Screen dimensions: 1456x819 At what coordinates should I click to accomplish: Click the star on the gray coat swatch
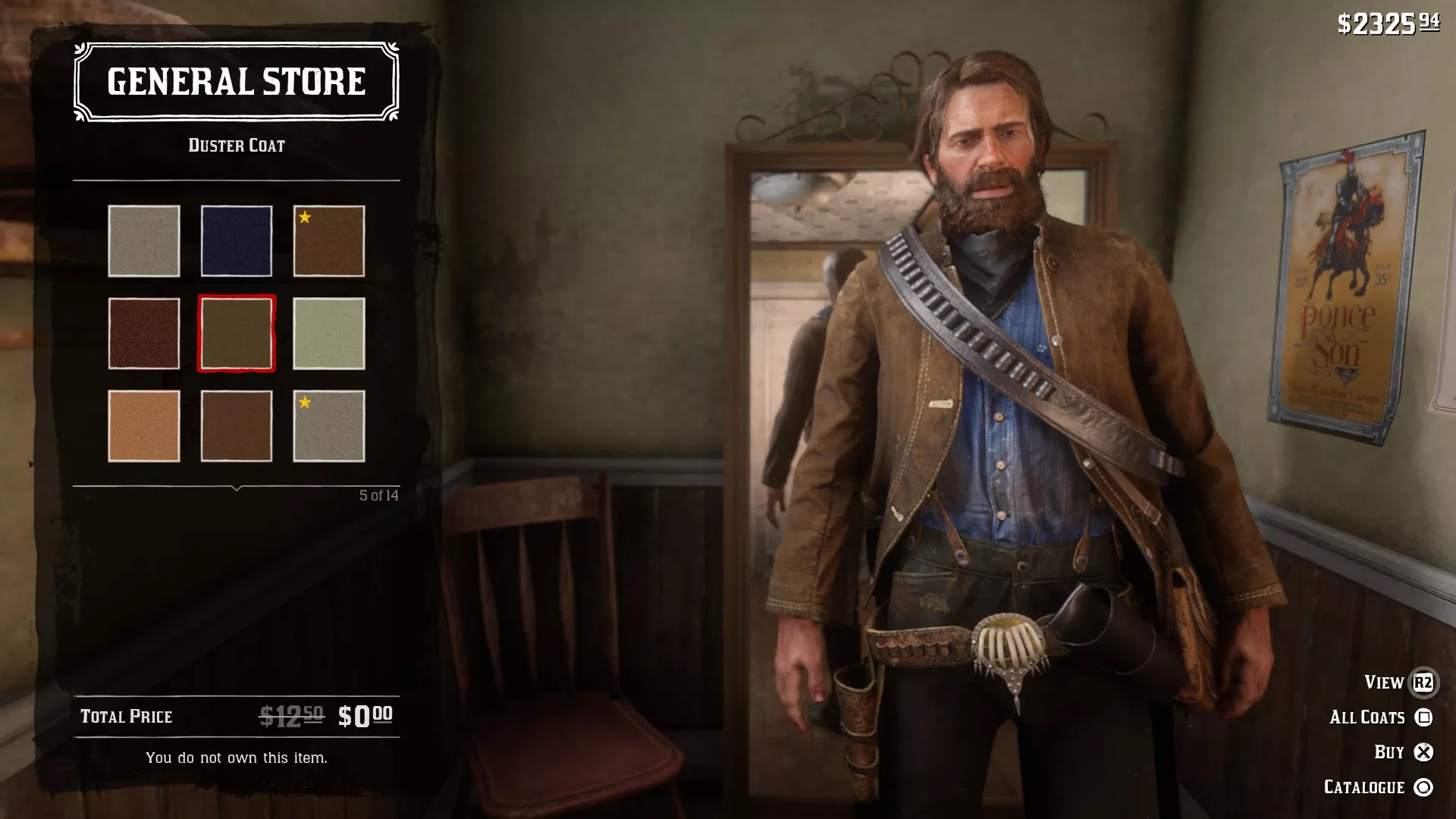point(303,404)
